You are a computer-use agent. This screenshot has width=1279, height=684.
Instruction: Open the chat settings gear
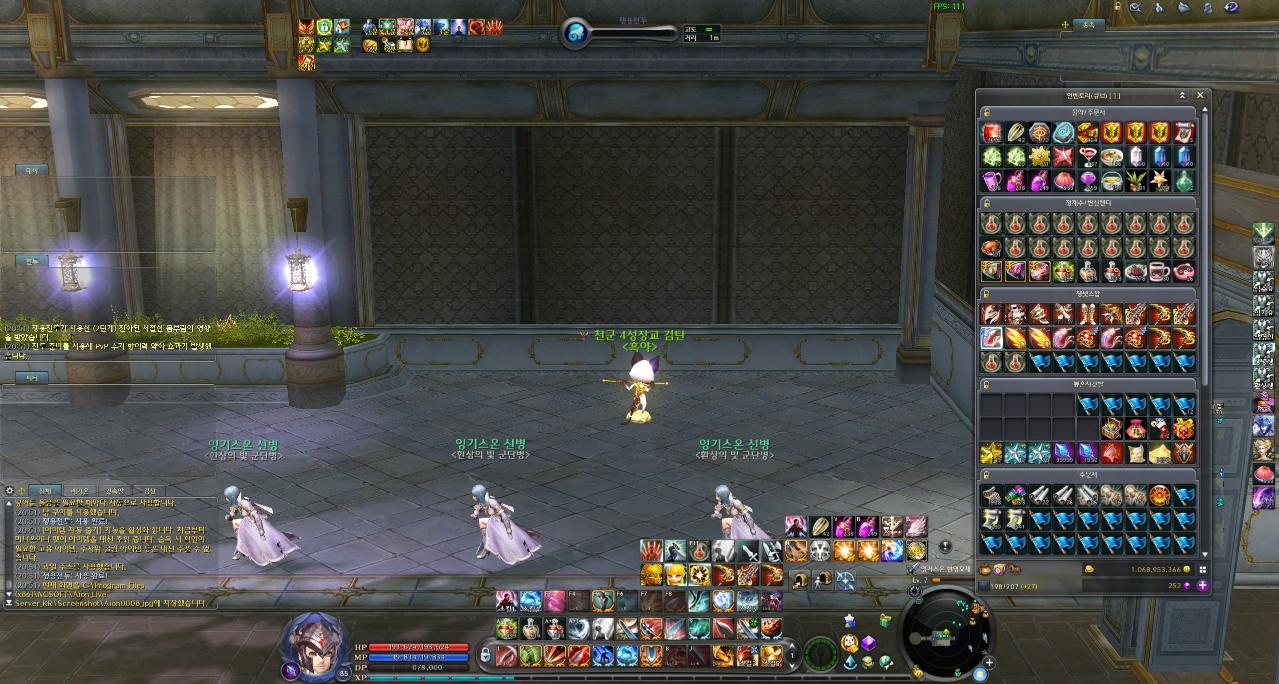tap(9, 491)
